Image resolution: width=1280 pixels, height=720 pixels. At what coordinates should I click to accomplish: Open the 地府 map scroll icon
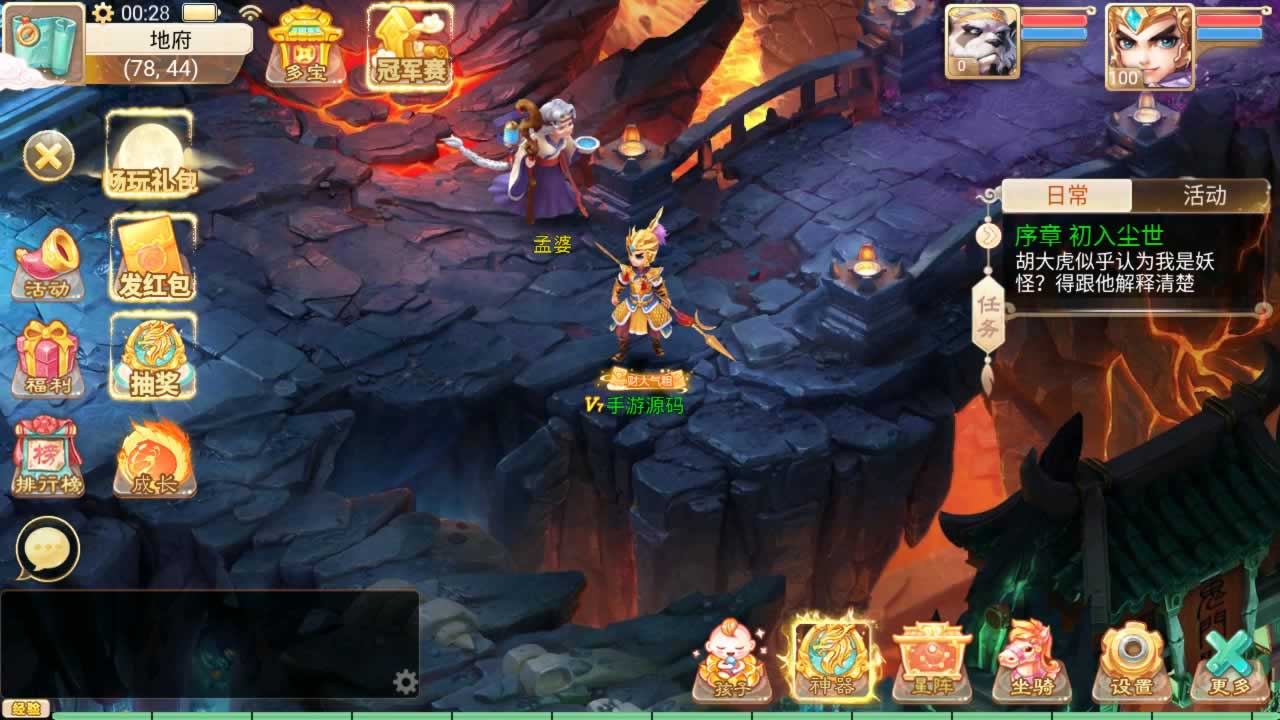[44, 42]
